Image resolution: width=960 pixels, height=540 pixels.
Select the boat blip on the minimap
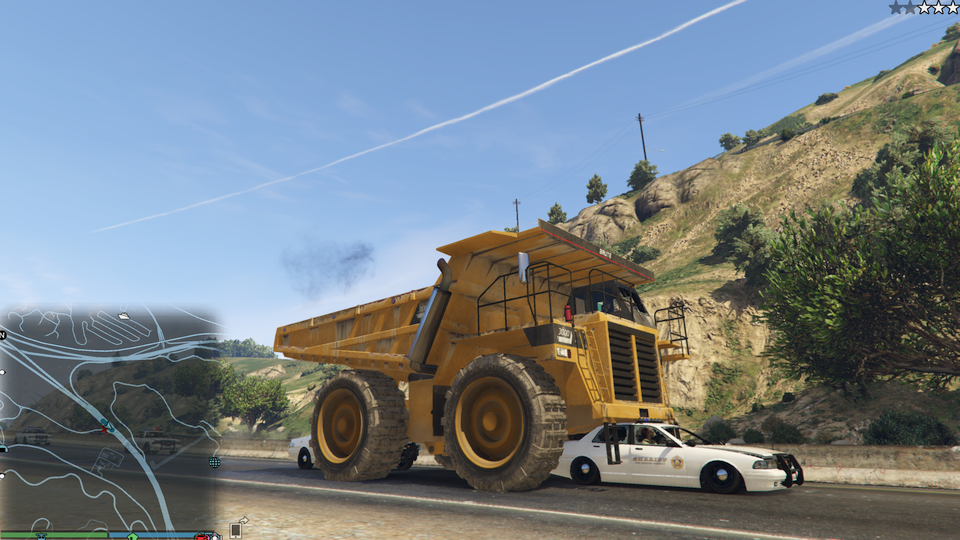[x=123, y=316]
